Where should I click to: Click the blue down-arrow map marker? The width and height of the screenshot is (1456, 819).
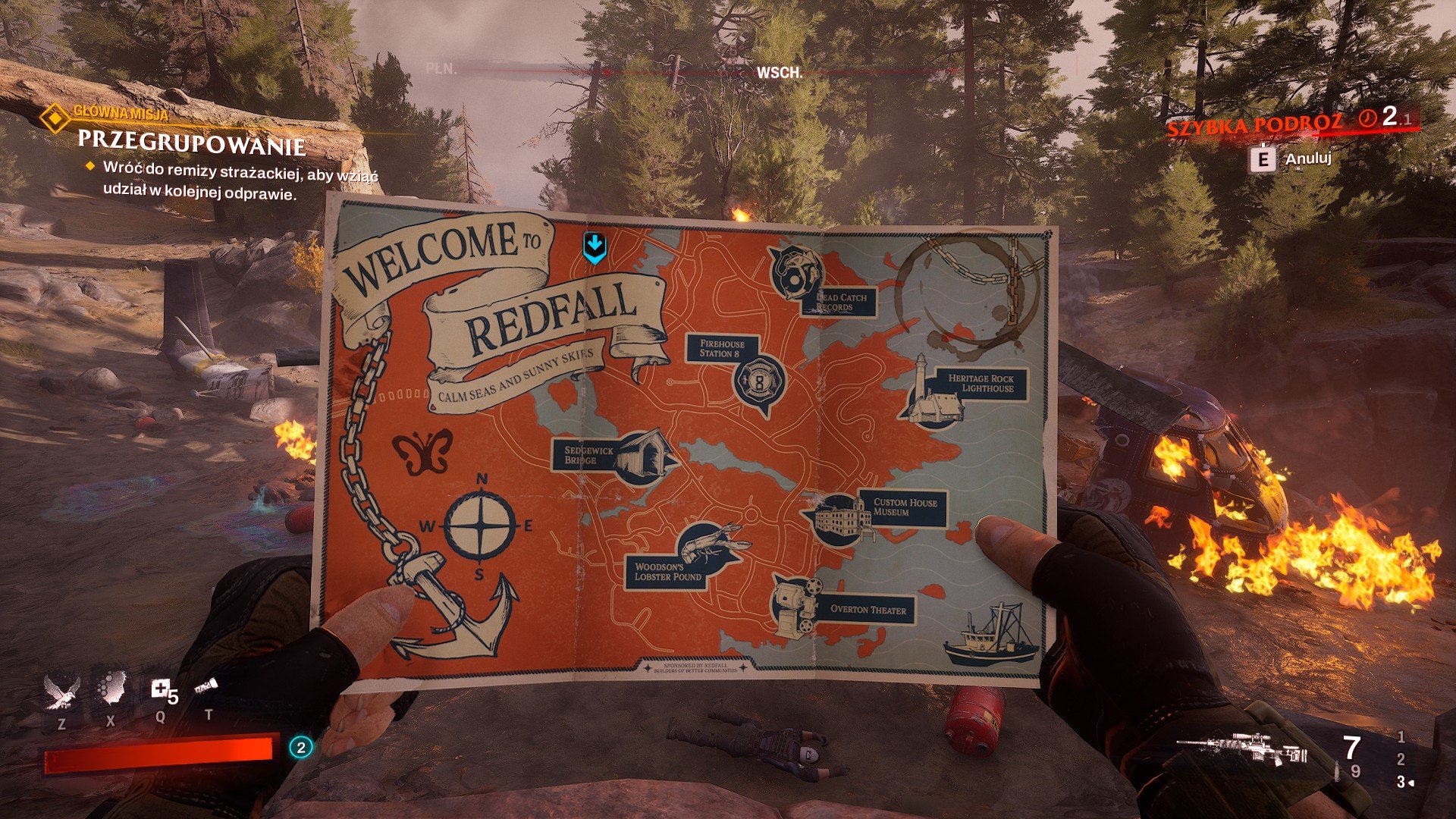pos(595,247)
